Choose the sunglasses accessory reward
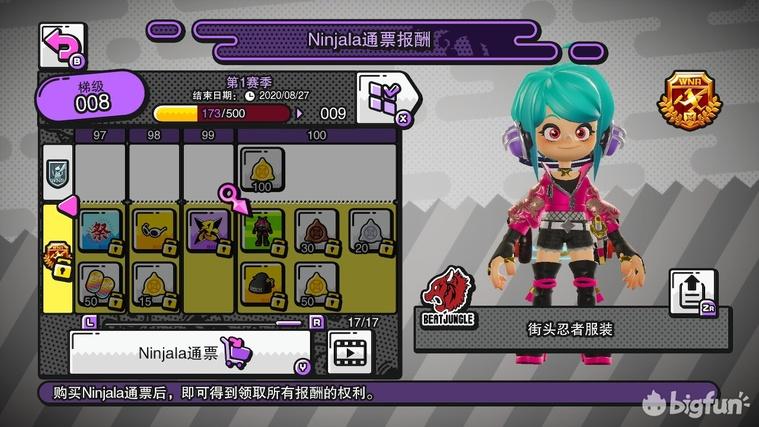 click(x=154, y=232)
